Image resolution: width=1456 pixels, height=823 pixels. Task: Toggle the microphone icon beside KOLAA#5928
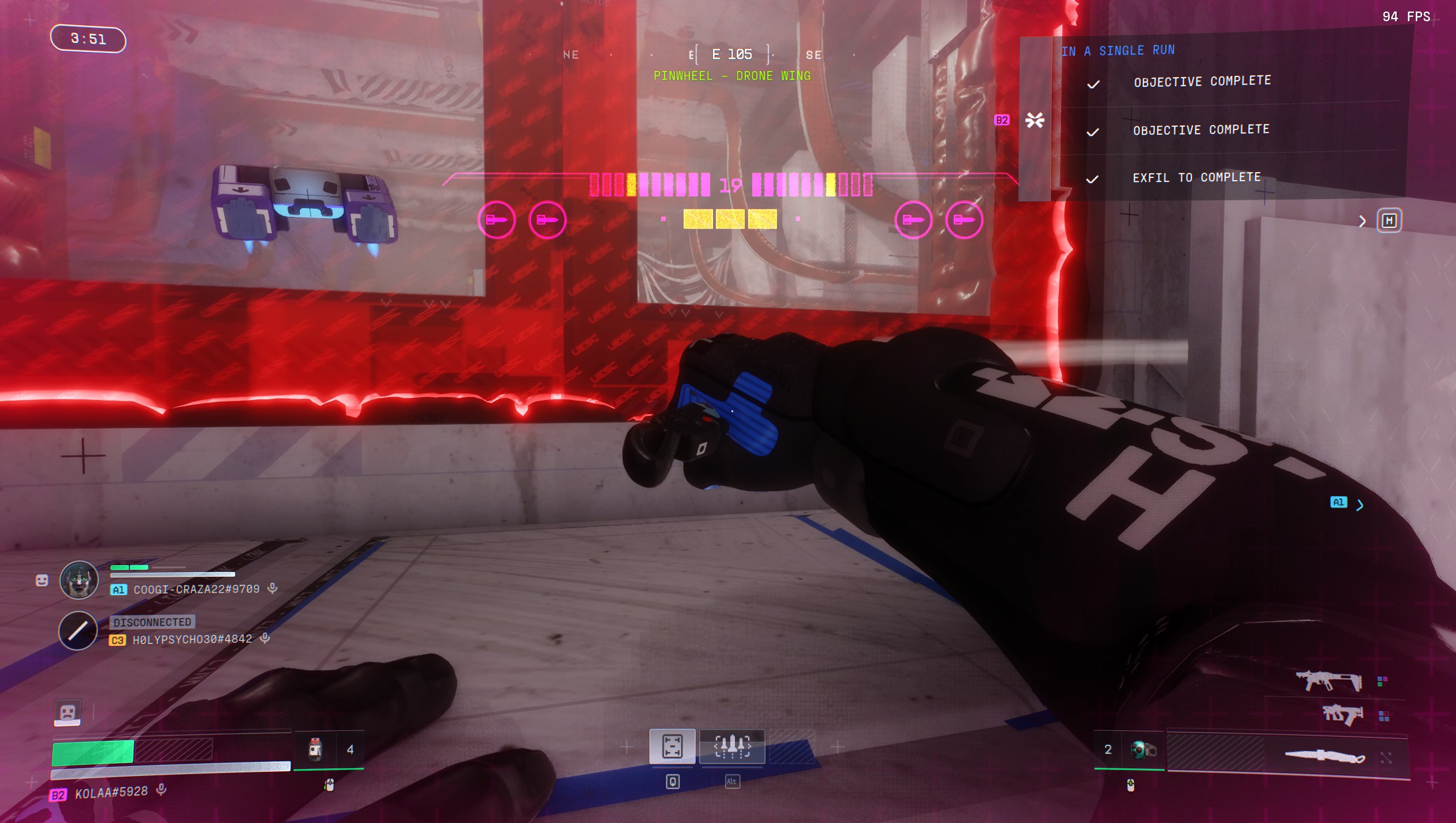coord(162,790)
